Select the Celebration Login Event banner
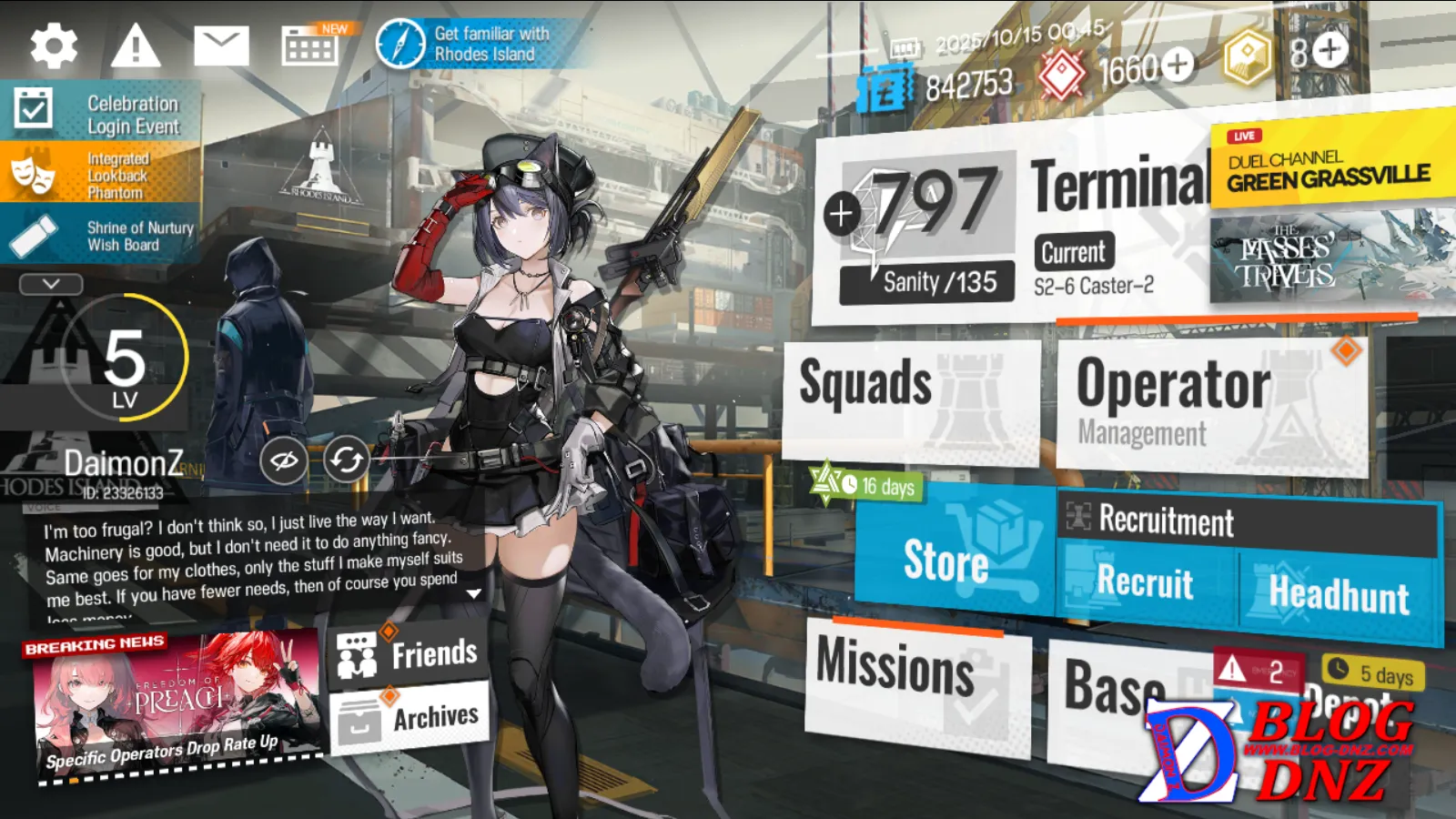 pyautogui.click(x=100, y=114)
